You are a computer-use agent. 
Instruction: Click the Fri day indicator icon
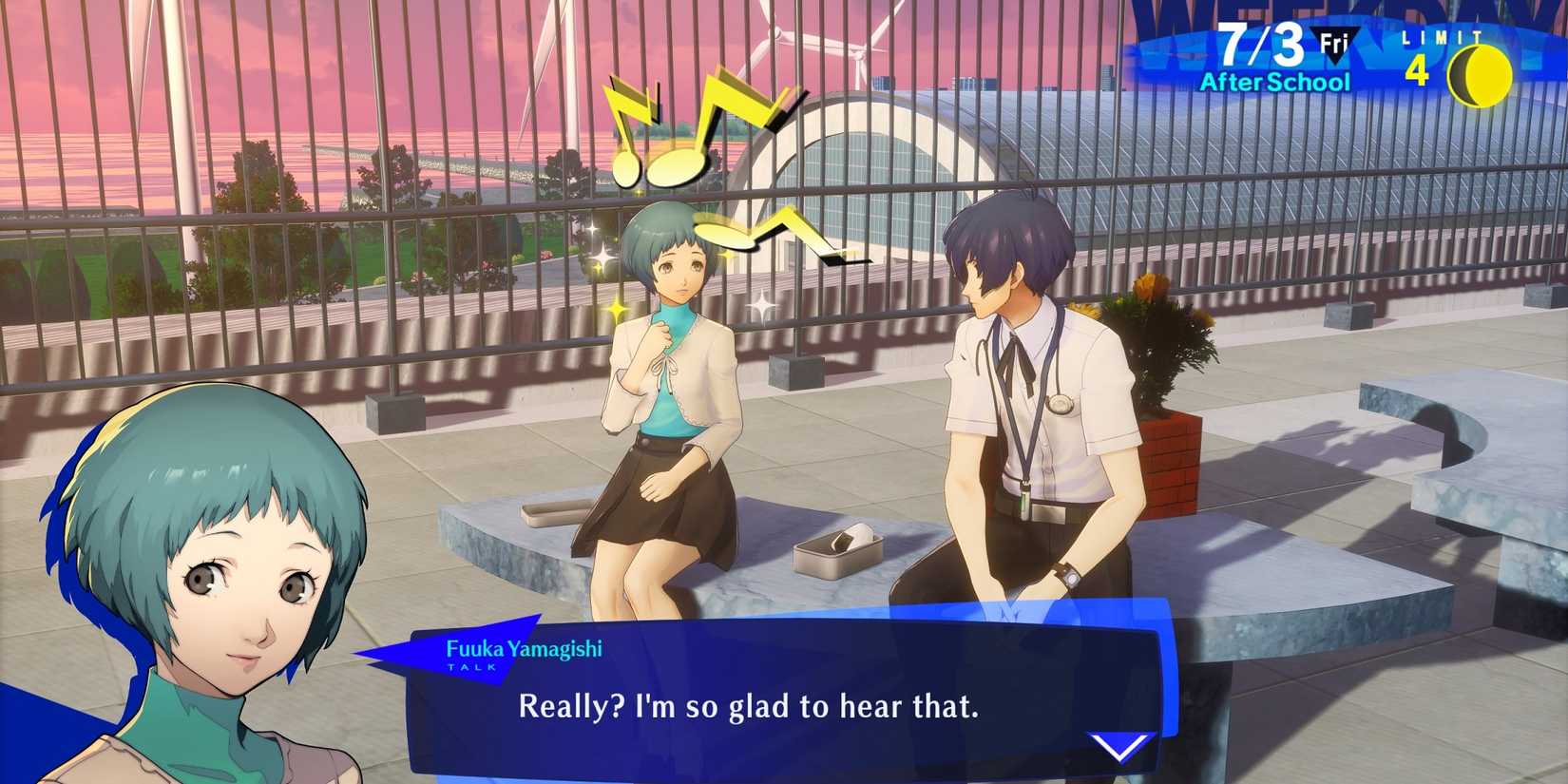click(1334, 40)
